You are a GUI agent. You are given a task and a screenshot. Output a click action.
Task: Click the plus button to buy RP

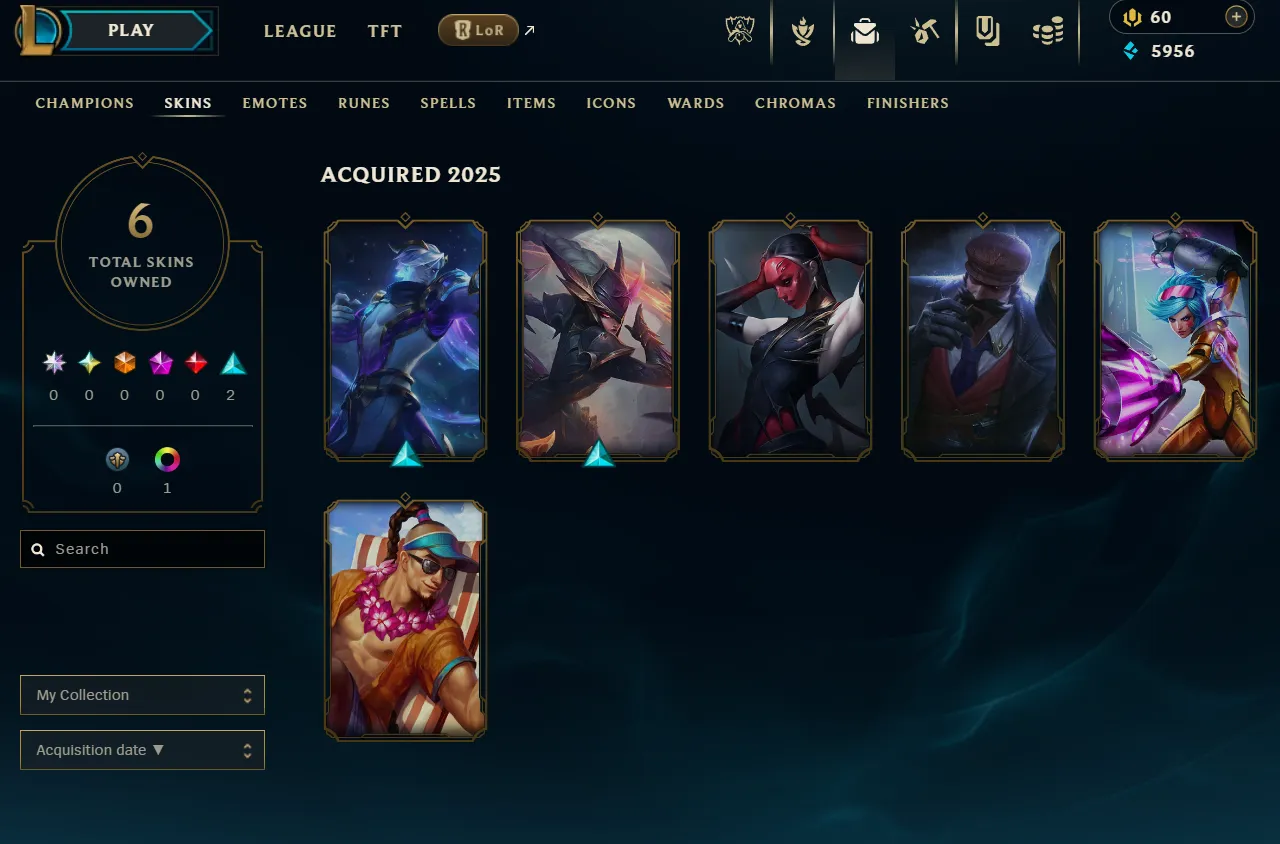[1236, 17]
